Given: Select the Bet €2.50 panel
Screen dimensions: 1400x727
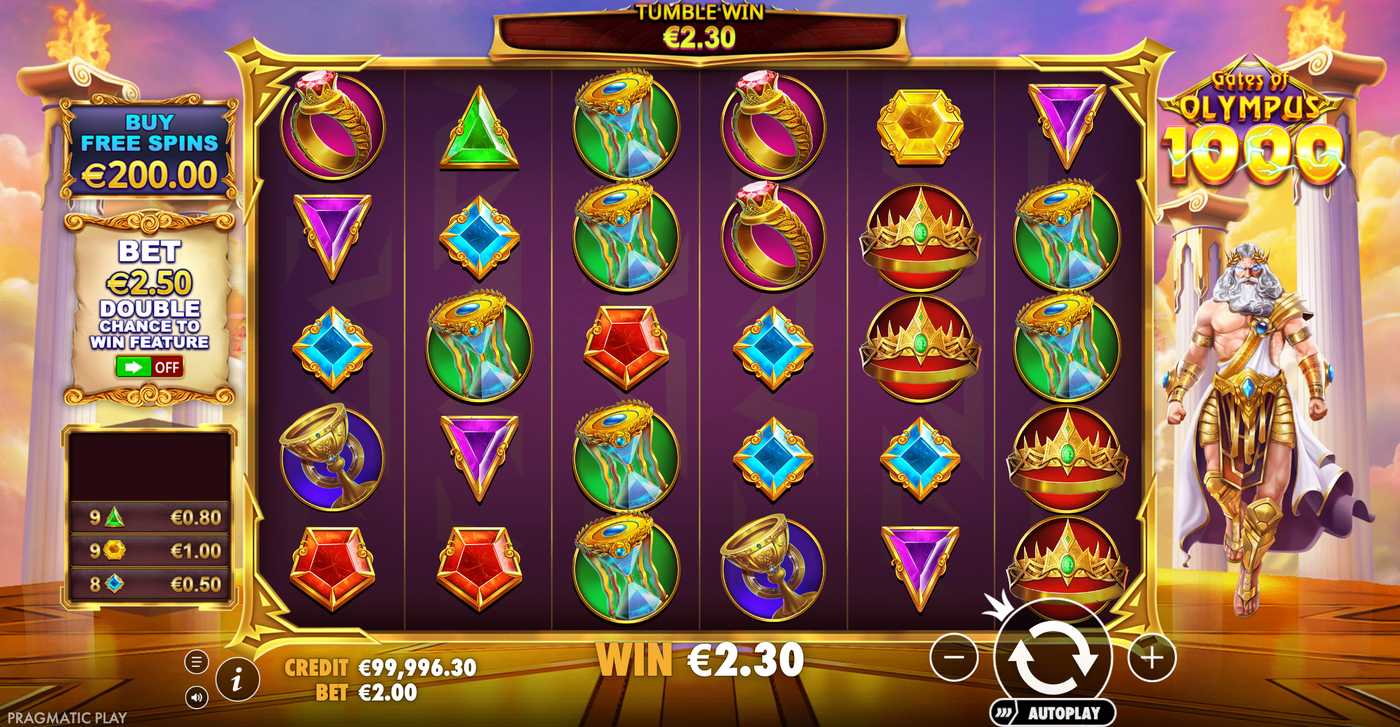Looking at the screenshot, I should pos(148,300).
